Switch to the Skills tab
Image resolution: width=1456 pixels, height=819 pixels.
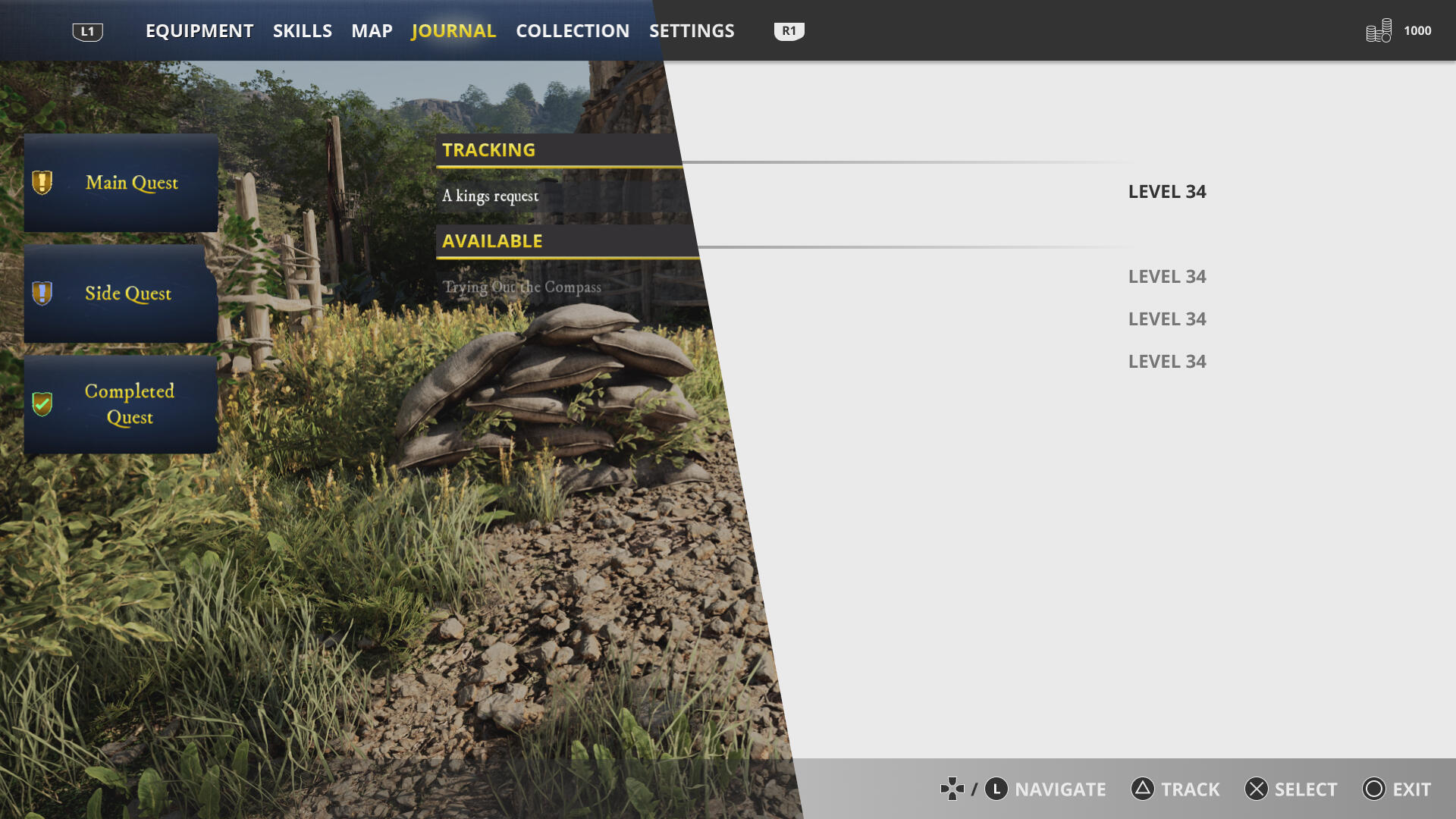click(302, 31)
